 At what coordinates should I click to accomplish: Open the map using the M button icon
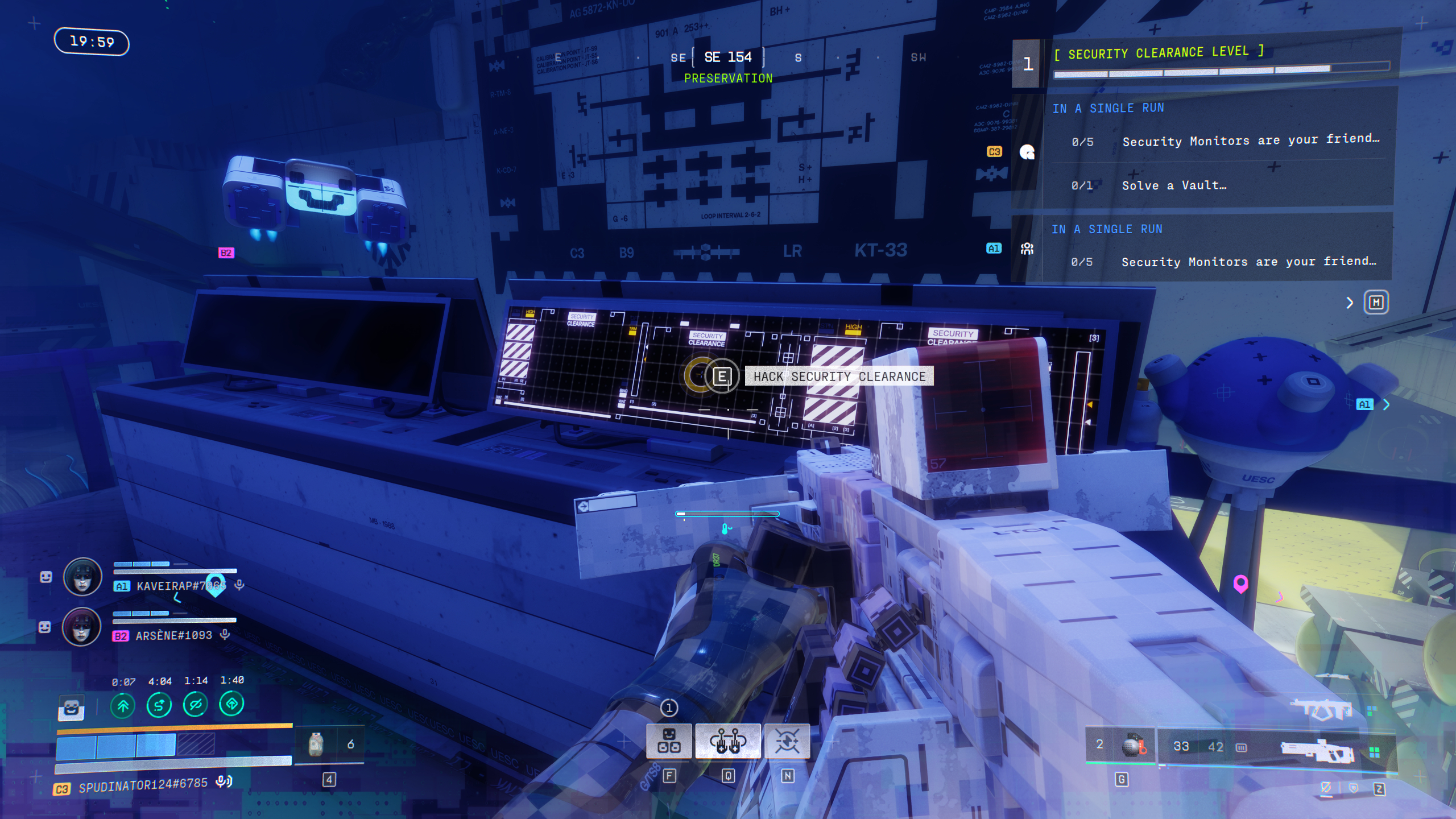[1376, 303]
